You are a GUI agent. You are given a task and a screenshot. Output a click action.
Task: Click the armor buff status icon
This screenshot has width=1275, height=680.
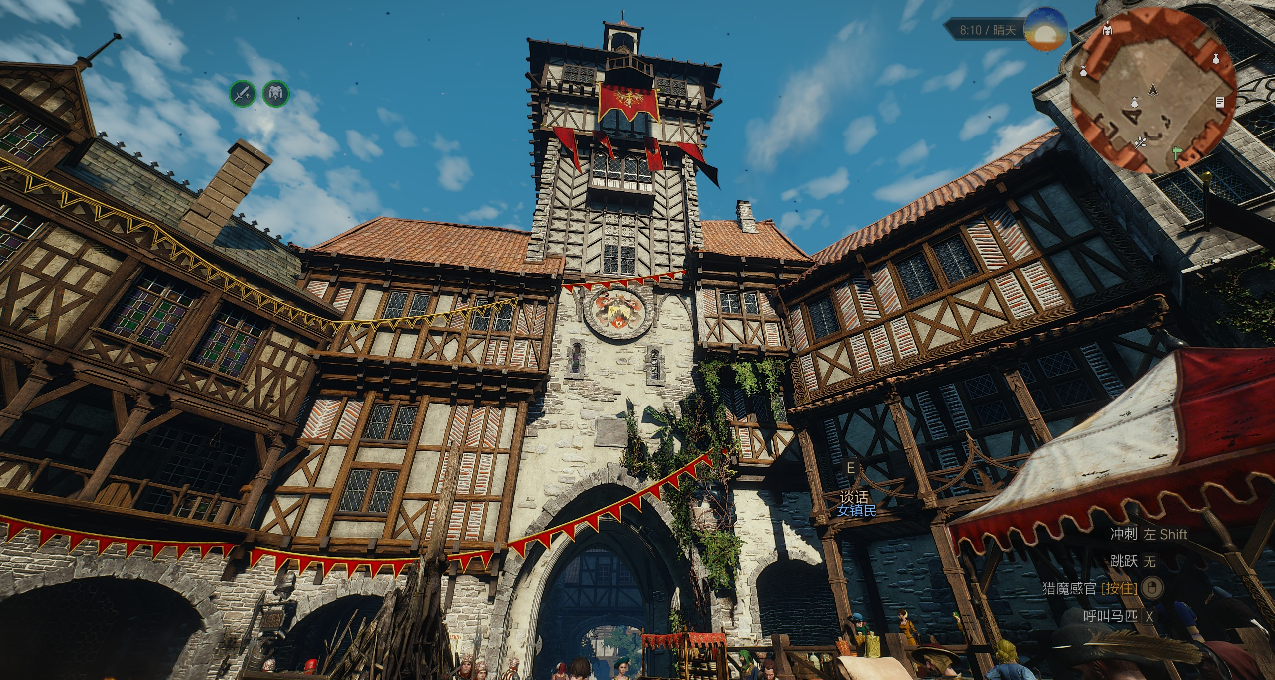pyautogui.click(x=275, y=94)
